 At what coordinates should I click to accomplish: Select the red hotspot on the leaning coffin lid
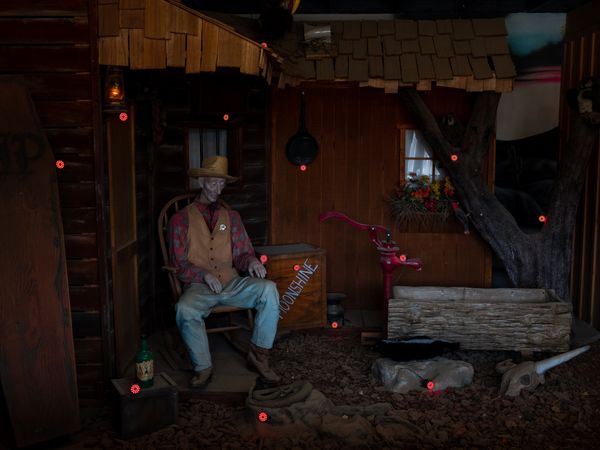click(x=60, y=164)
